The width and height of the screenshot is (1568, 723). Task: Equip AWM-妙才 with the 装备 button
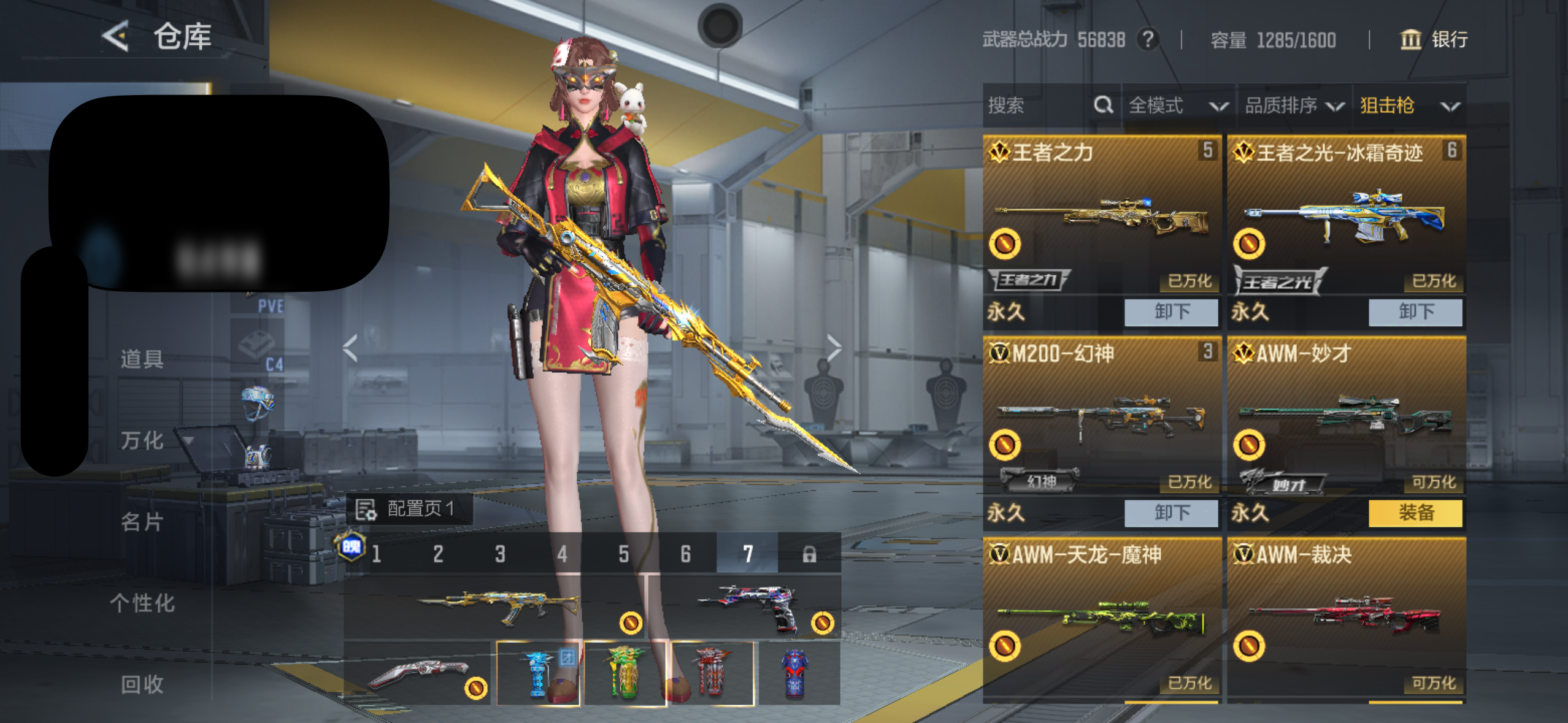1415,513
